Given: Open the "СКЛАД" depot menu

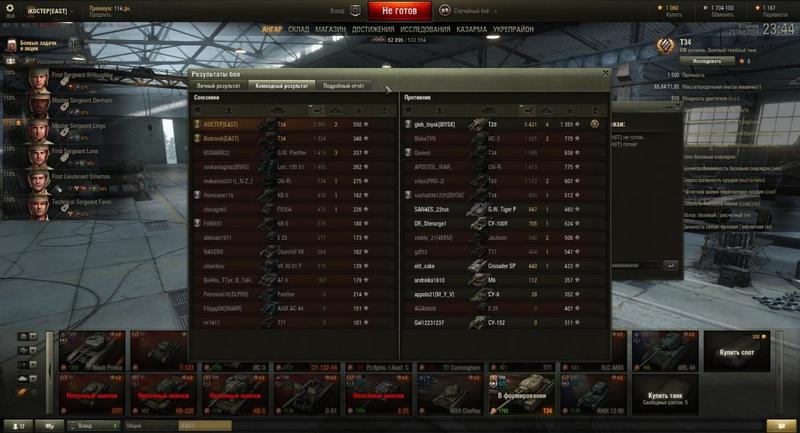Looking at the screenshot, I should point(298,30).
